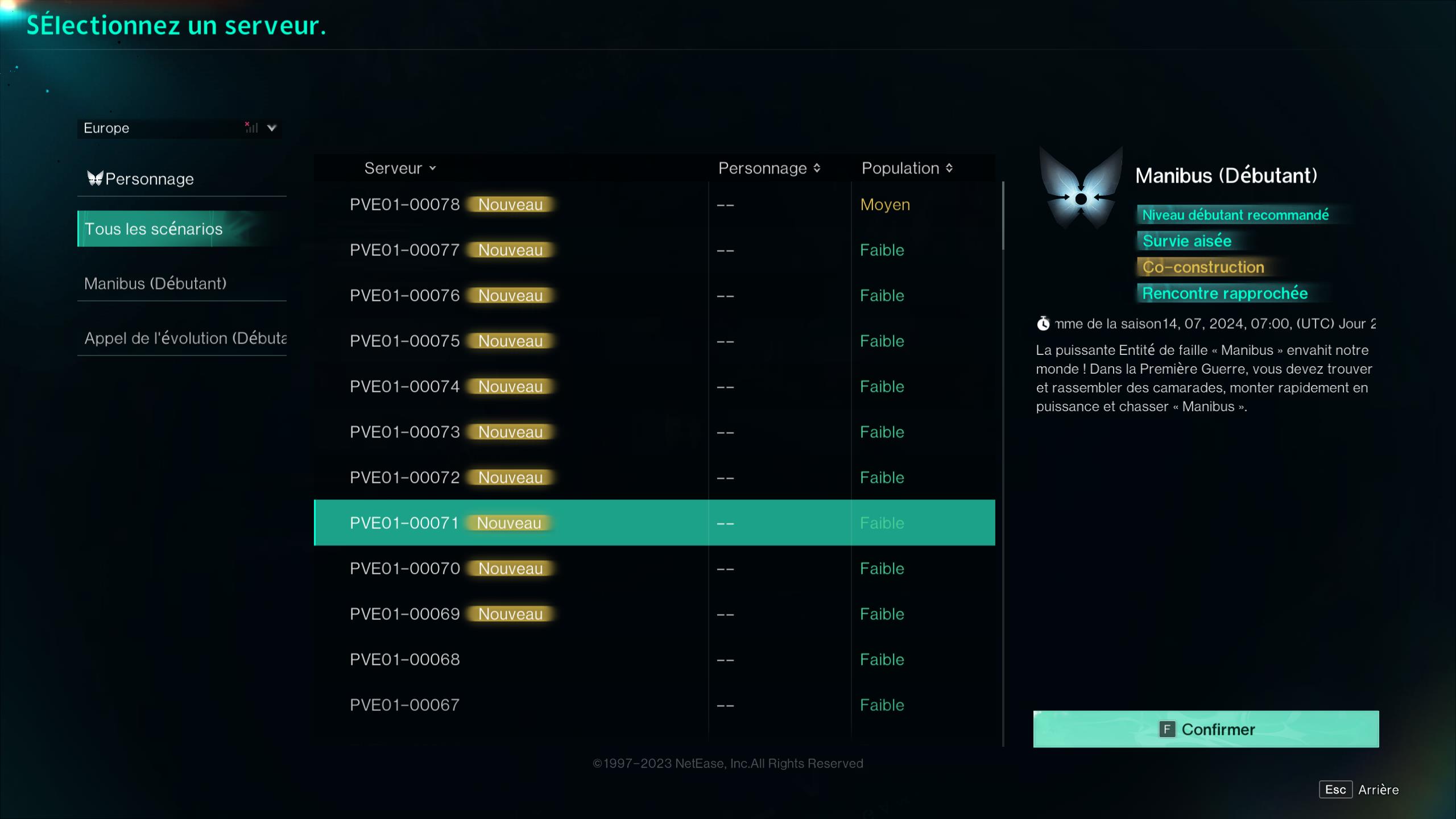
Task: Click the signal strength icon in Europe selector
Action: point(250,128)
